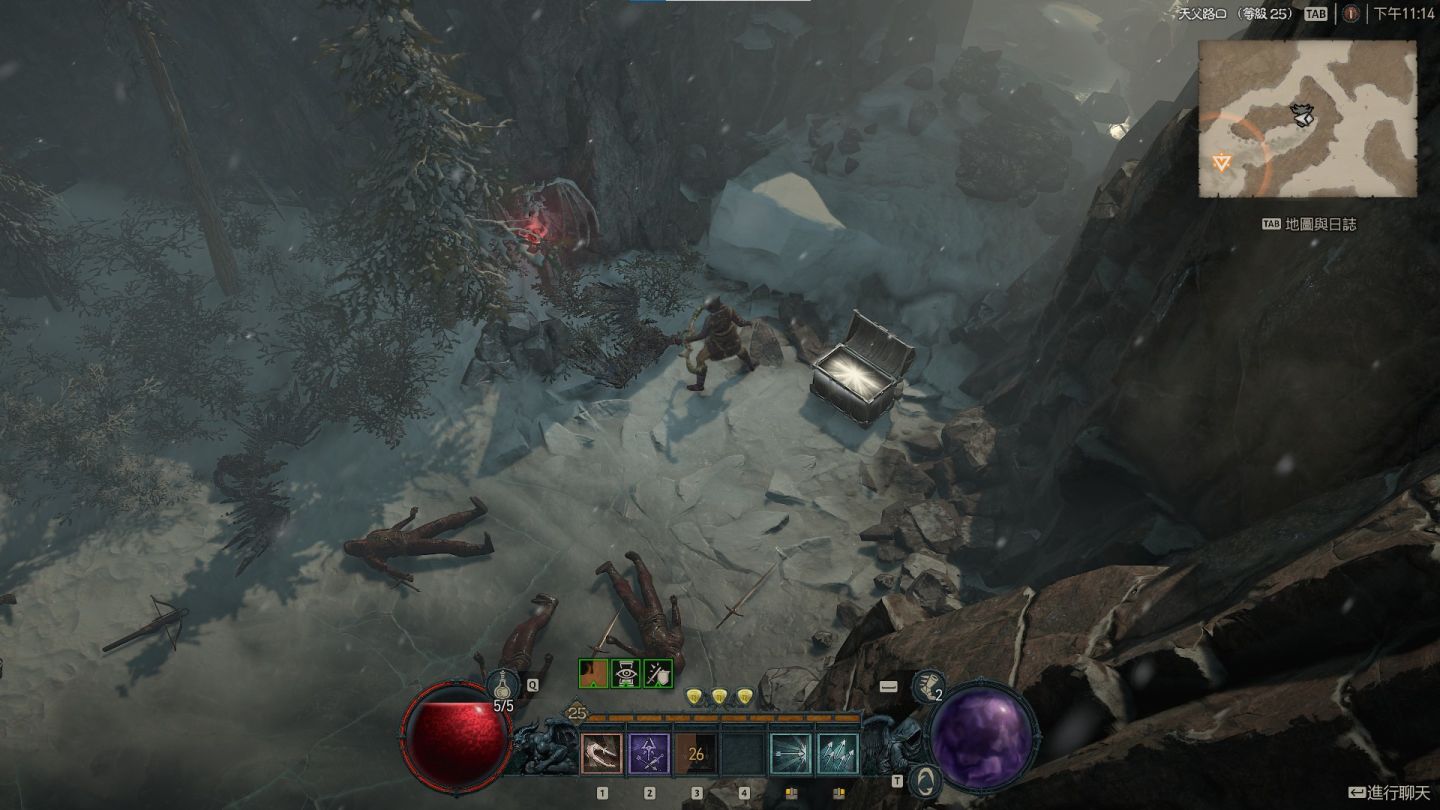The width and height of the screenshot is (1440, 810).
Task: Click the world tier icon beside the clock
Action: tap(1351, 14)
